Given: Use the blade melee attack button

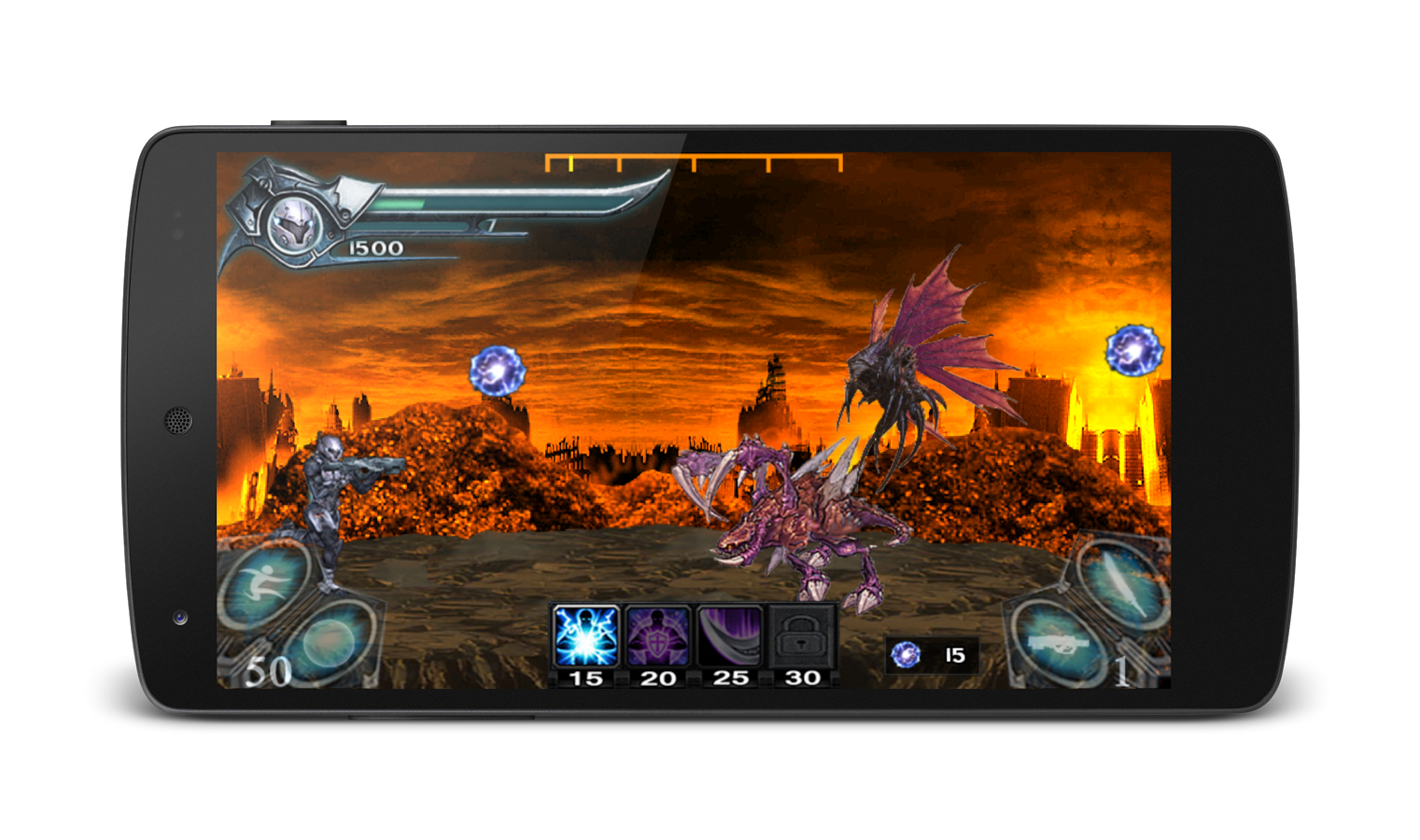Looking at the screenshot, I should (x=1121, y=581).
